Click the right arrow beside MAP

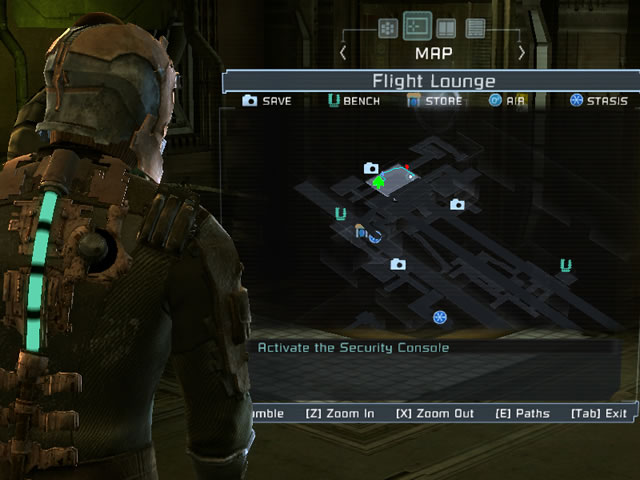click(x=521, y=52)
